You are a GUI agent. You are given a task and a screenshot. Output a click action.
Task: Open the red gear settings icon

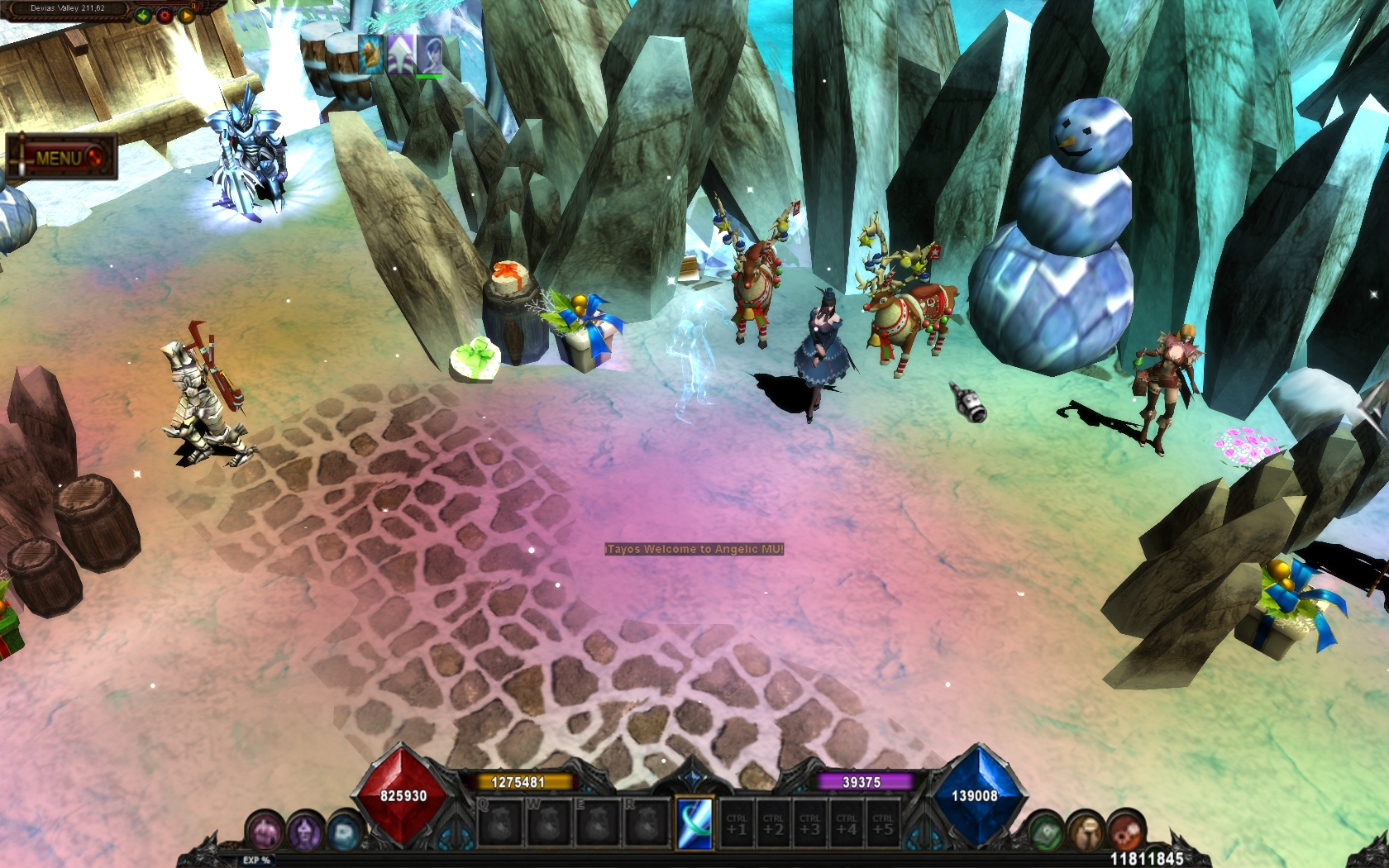click(165, 15)
